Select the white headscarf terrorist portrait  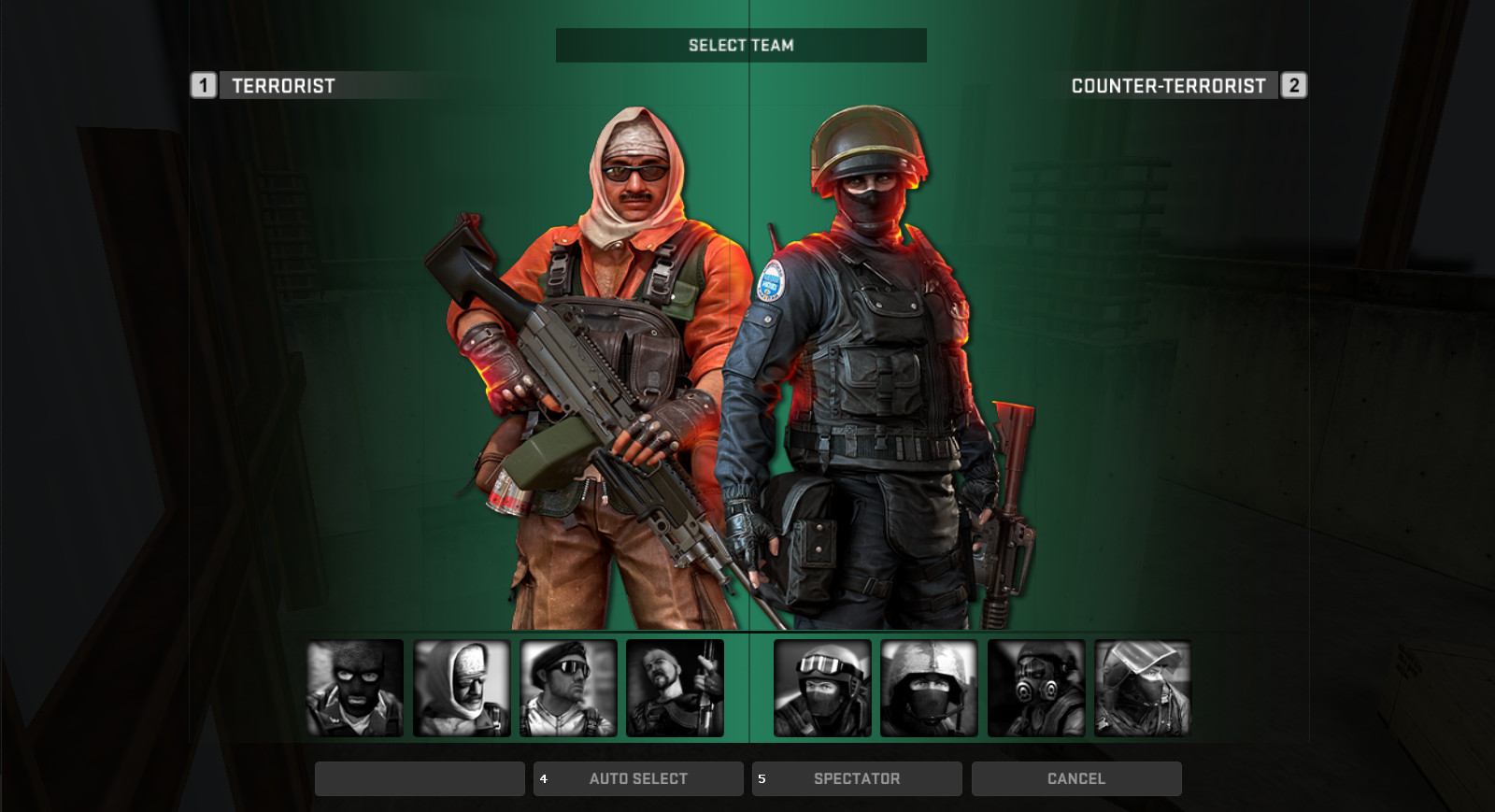pyautogui.click(x=462, y=688)
